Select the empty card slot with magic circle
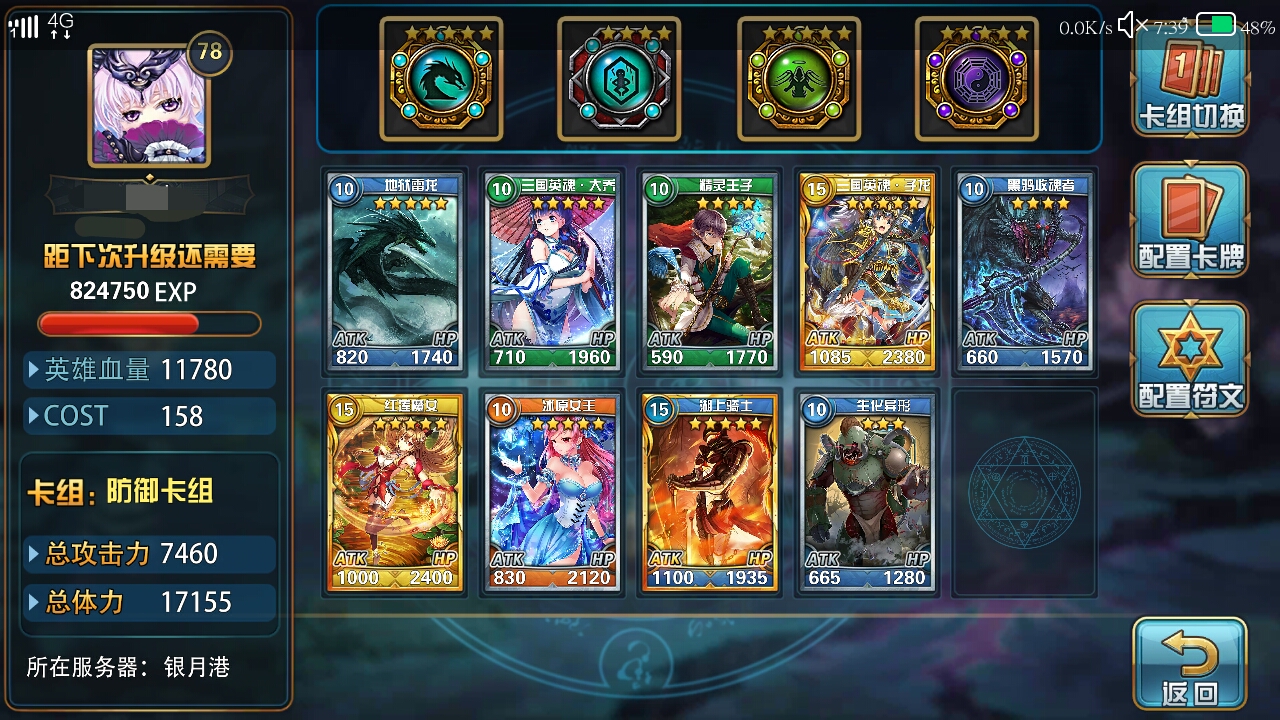 tap(1023, 492)
